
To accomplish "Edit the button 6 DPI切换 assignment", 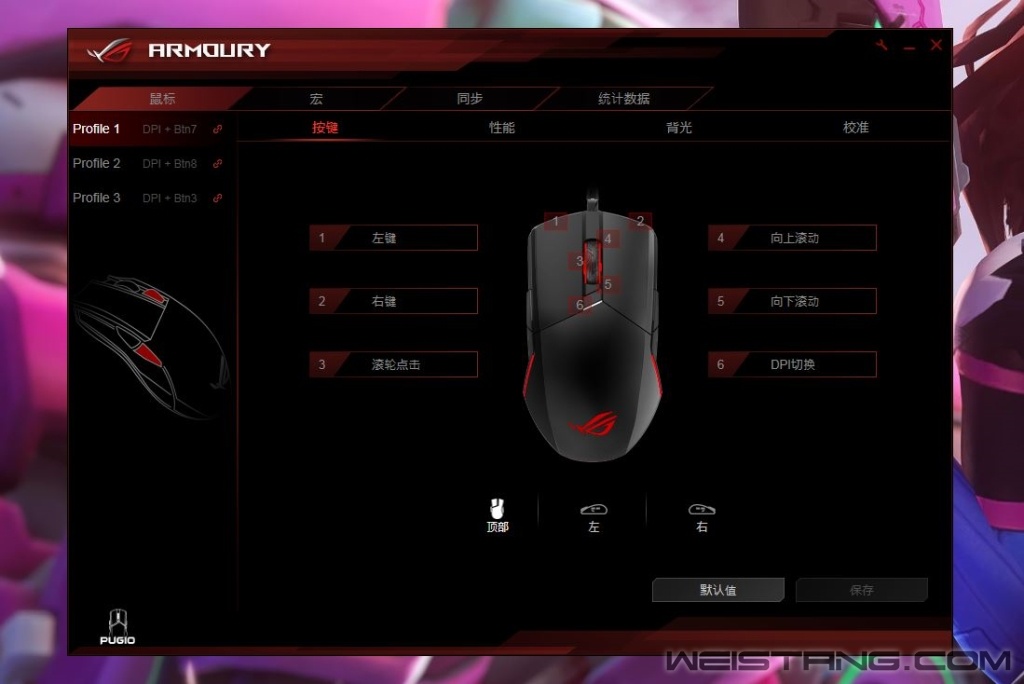I will click(792, 365).
